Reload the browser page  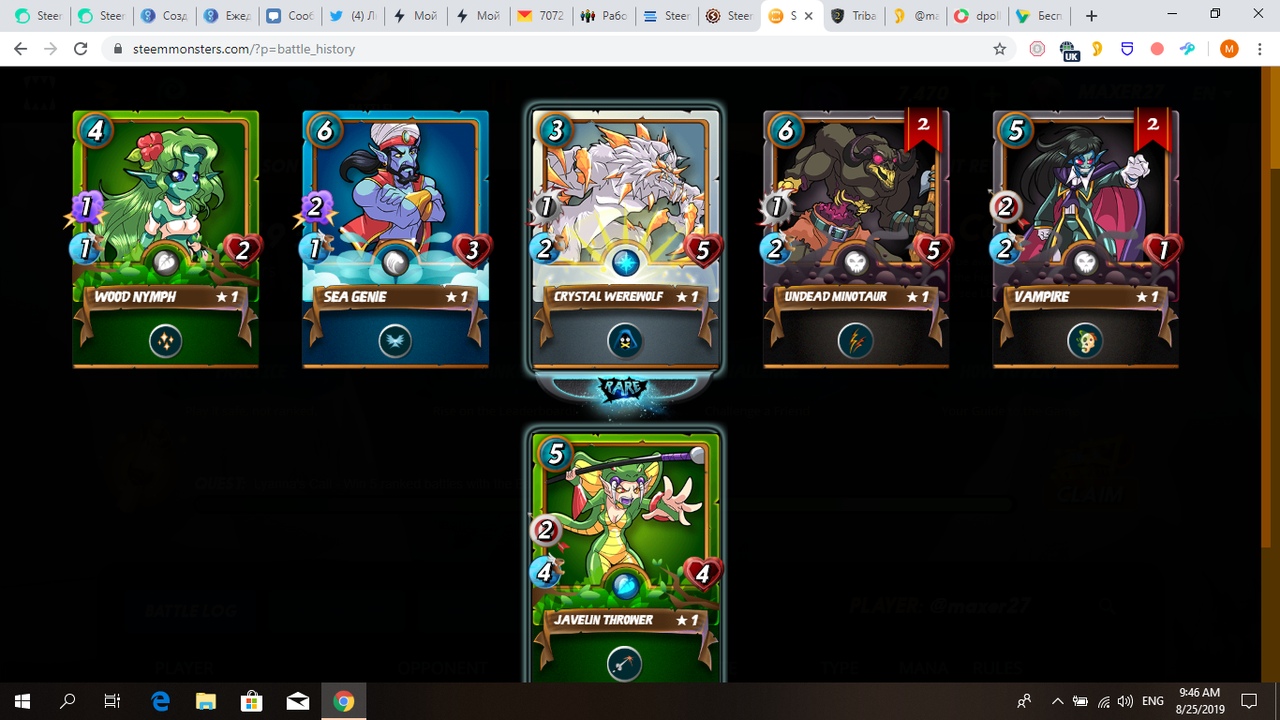[81, 48]
